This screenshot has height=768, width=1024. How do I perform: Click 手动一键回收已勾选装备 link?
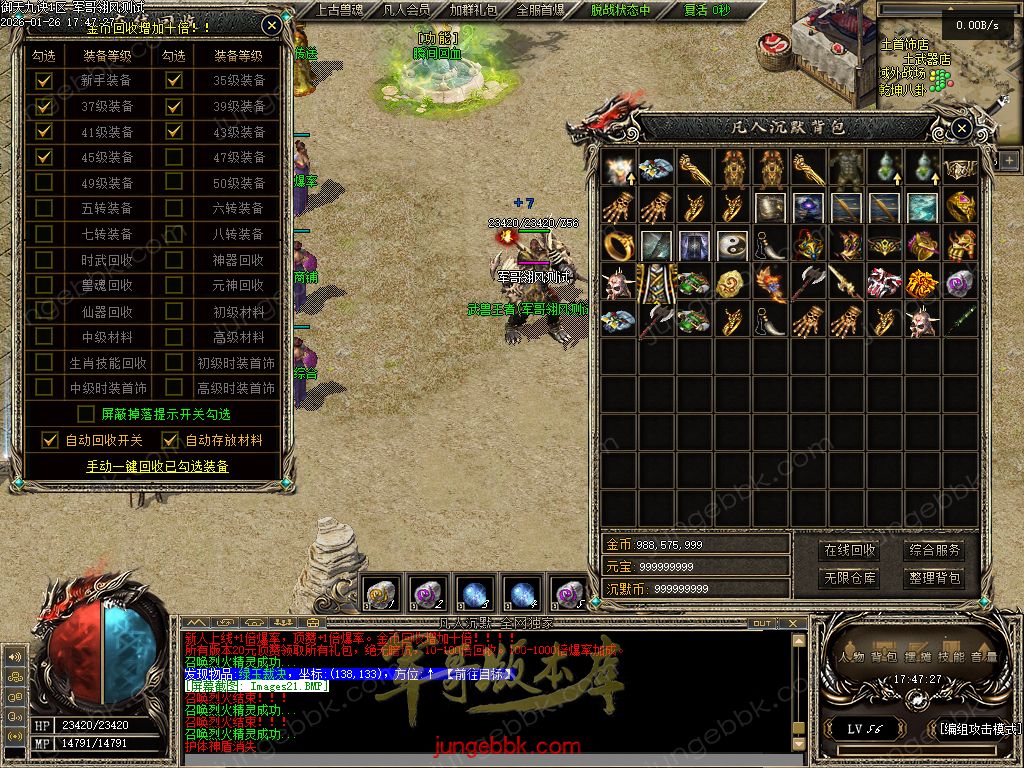point(157,466)
